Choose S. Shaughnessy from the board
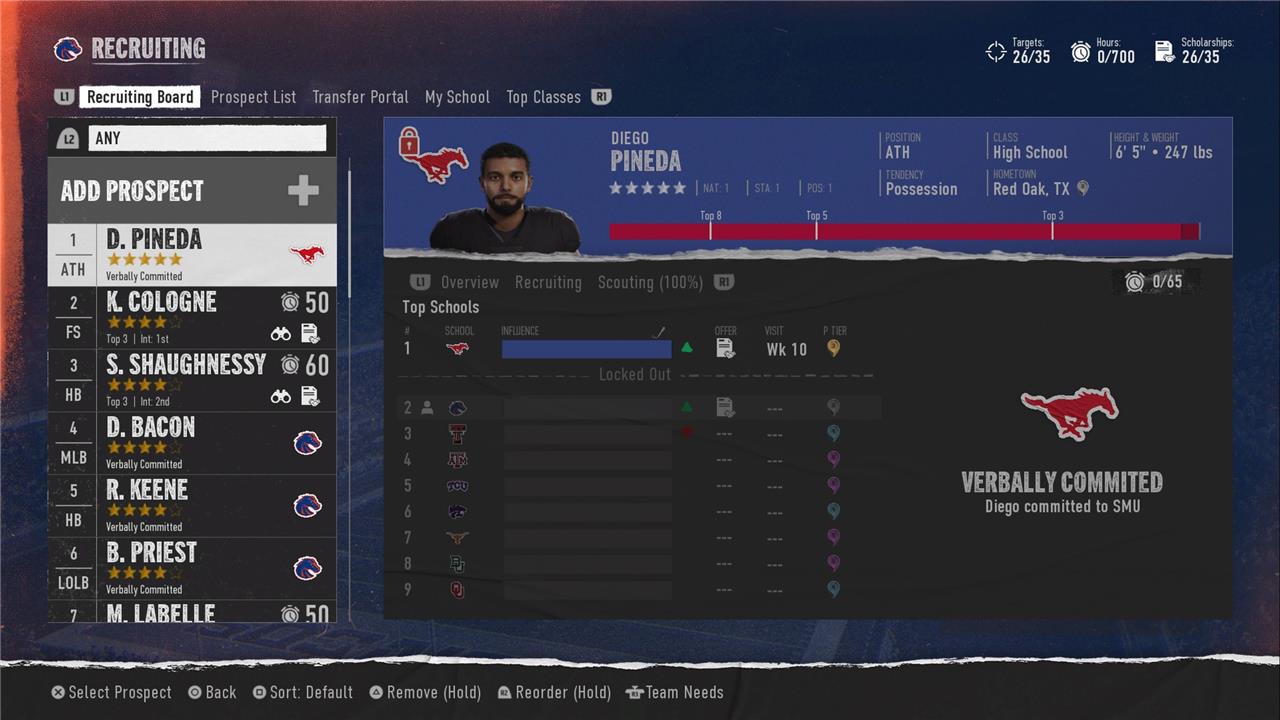This screenshot has height=720, width=1280. coord(192,380)
